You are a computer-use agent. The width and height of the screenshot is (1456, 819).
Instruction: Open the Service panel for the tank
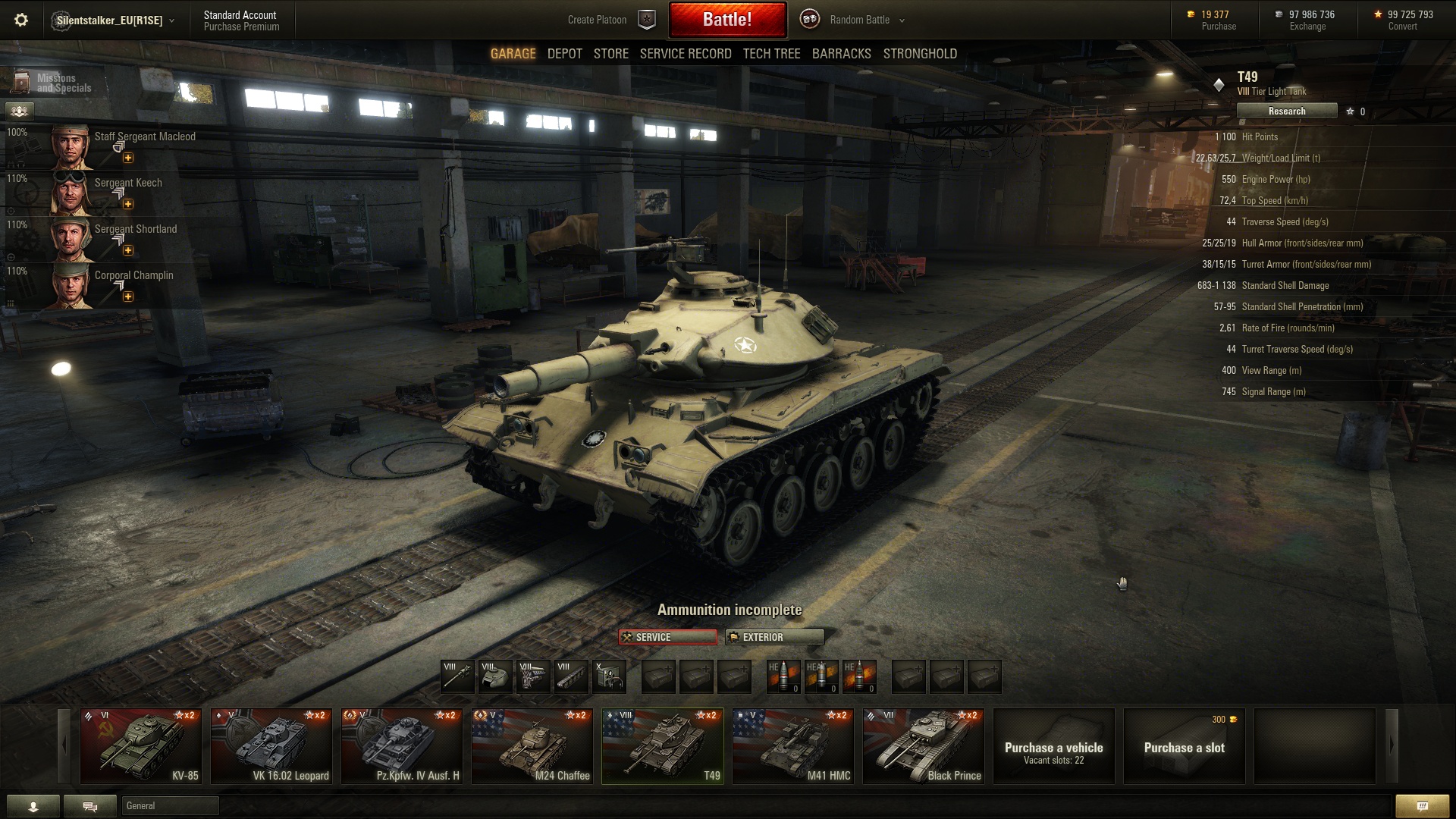click(667, 637)
